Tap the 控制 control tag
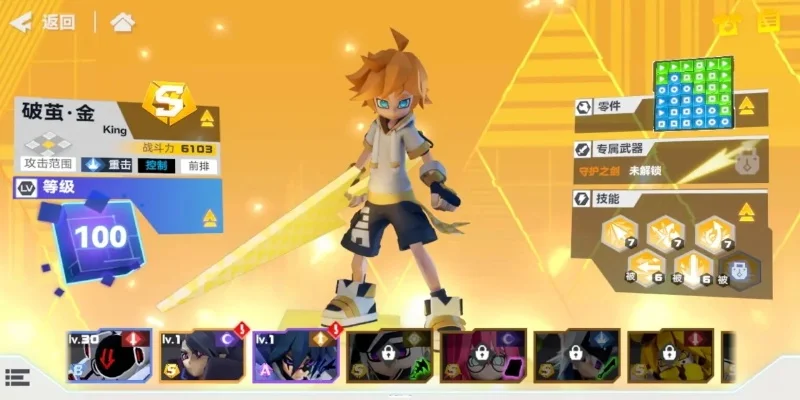 tap(157, 165)
